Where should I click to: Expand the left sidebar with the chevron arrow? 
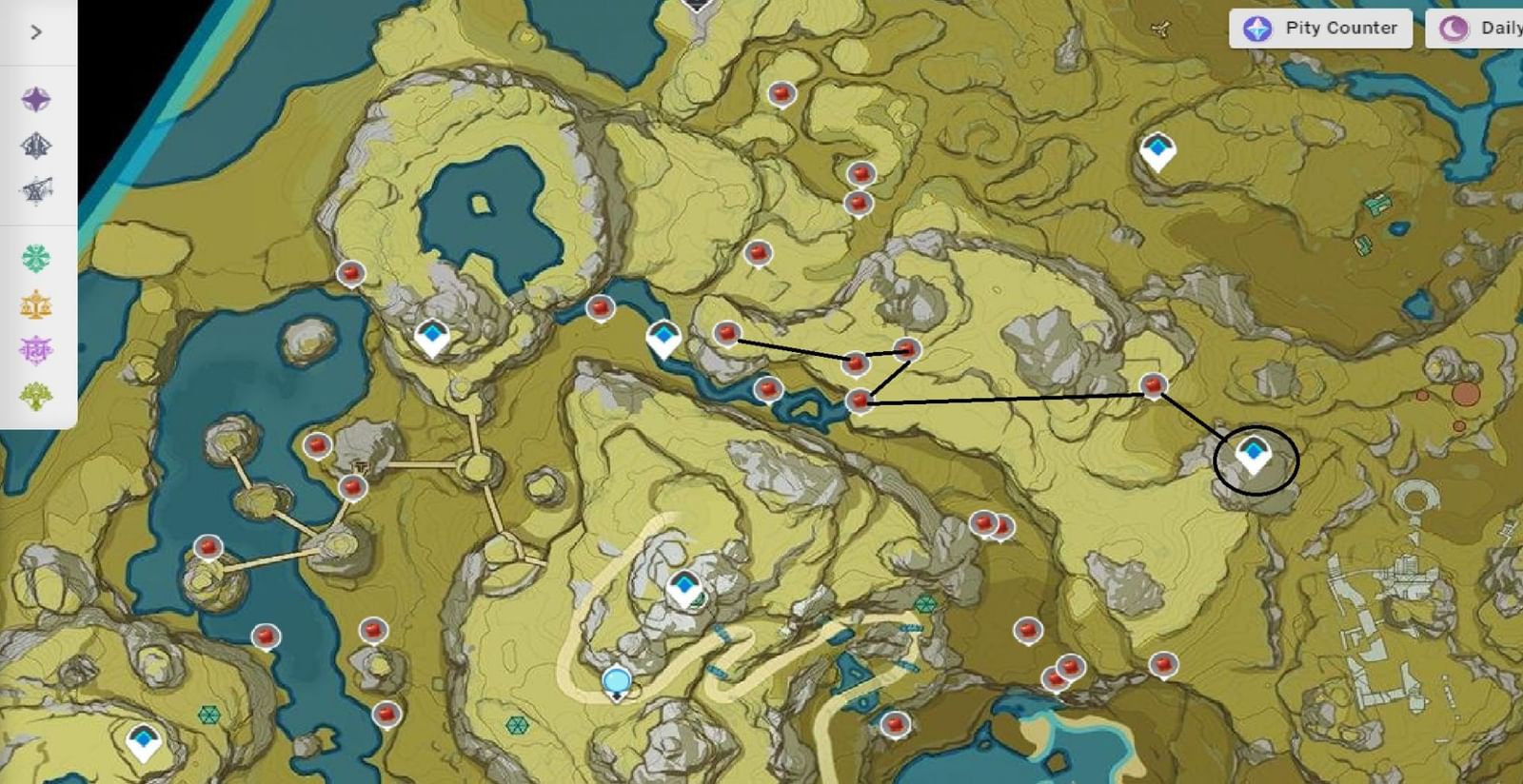point(34,31)
